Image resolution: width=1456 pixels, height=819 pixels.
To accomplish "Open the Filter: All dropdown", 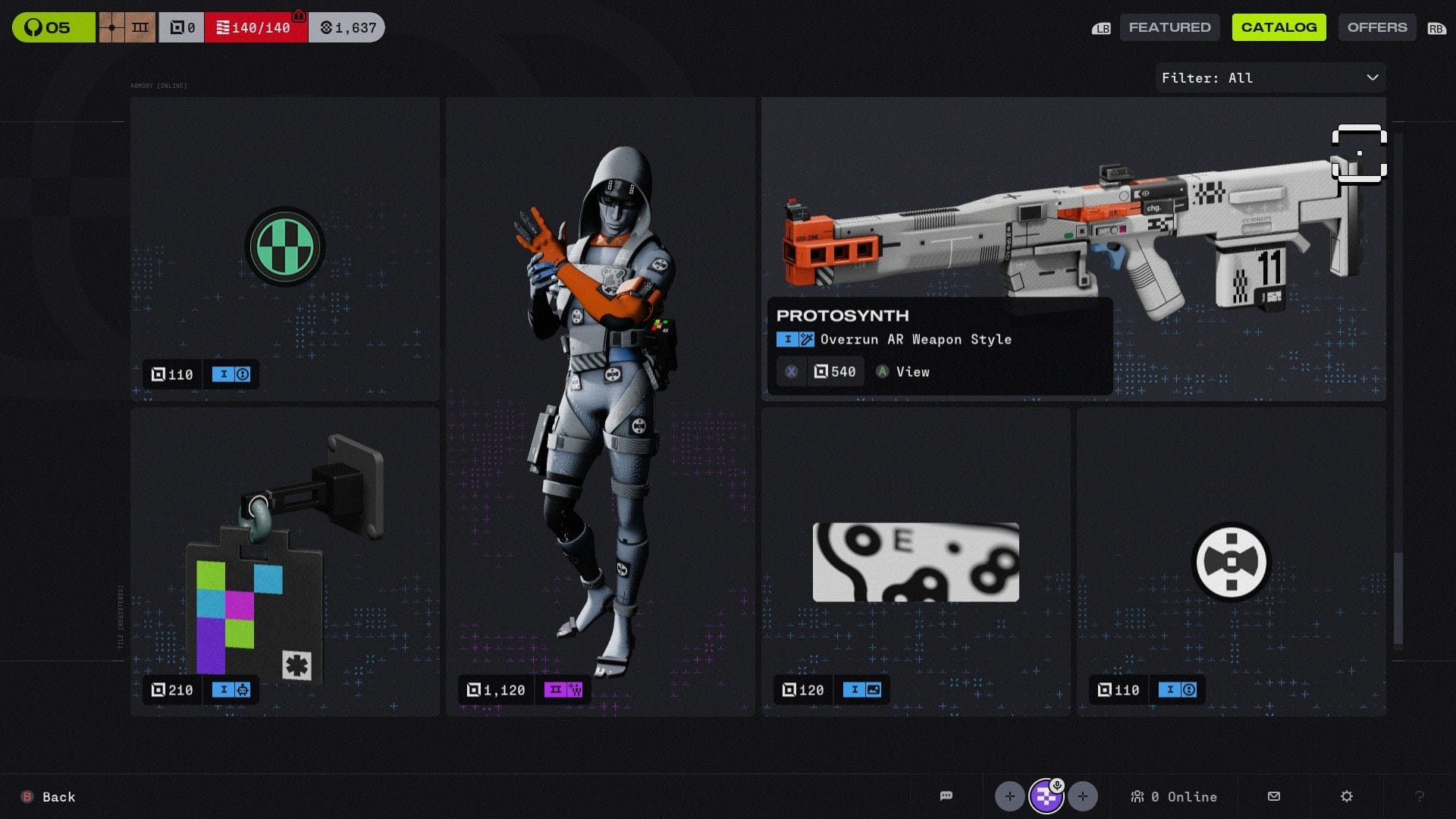I will coord(1269,77).
